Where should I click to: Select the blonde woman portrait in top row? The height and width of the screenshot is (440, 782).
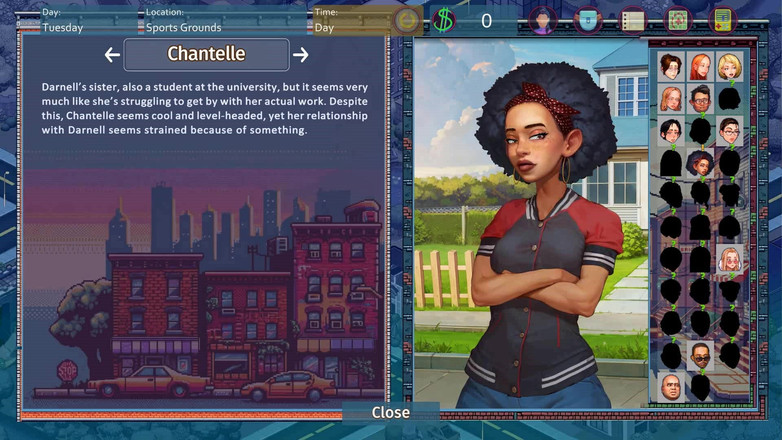[x=729, y=67]
